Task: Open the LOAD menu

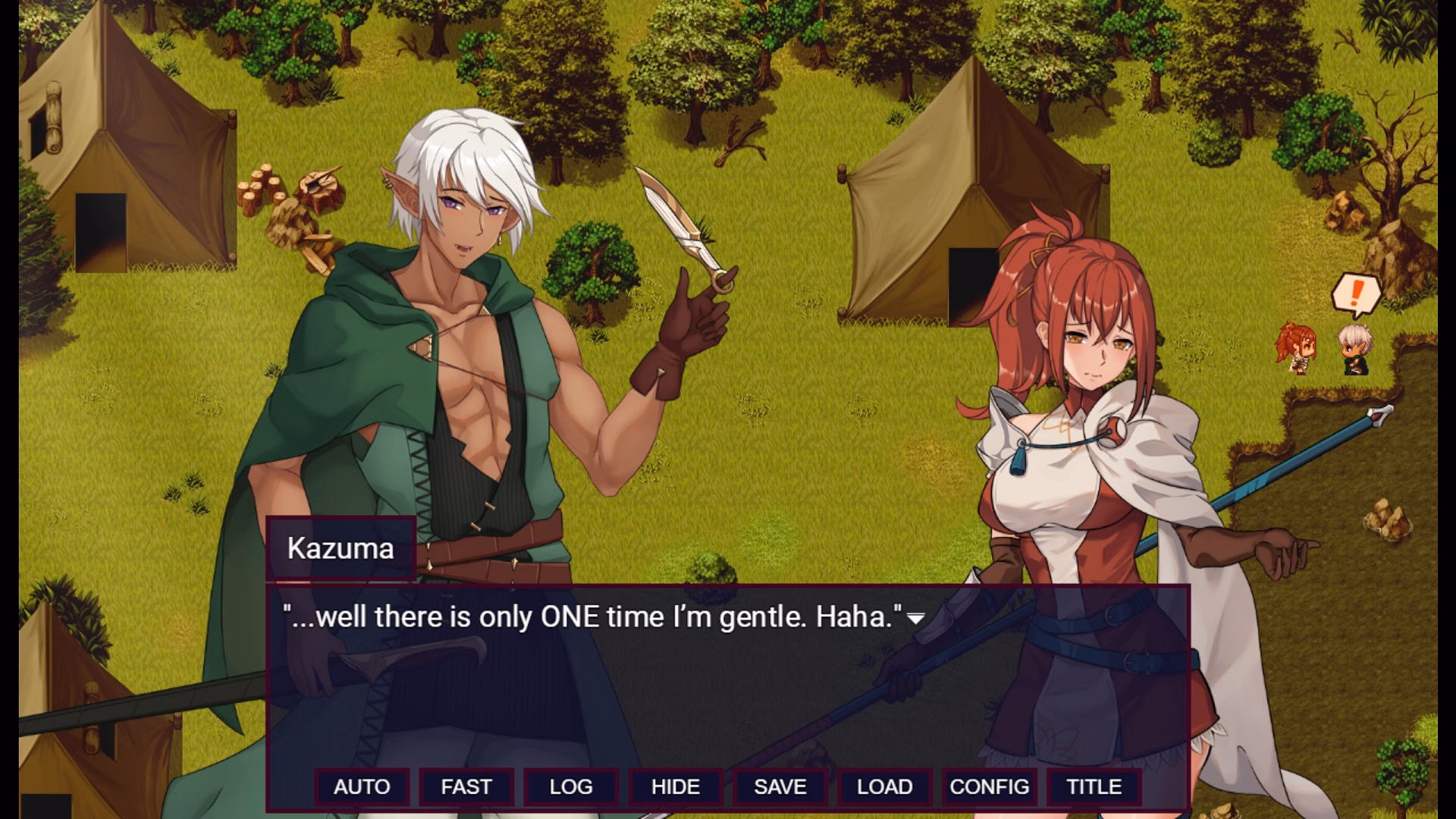Action: coord(884,787)
